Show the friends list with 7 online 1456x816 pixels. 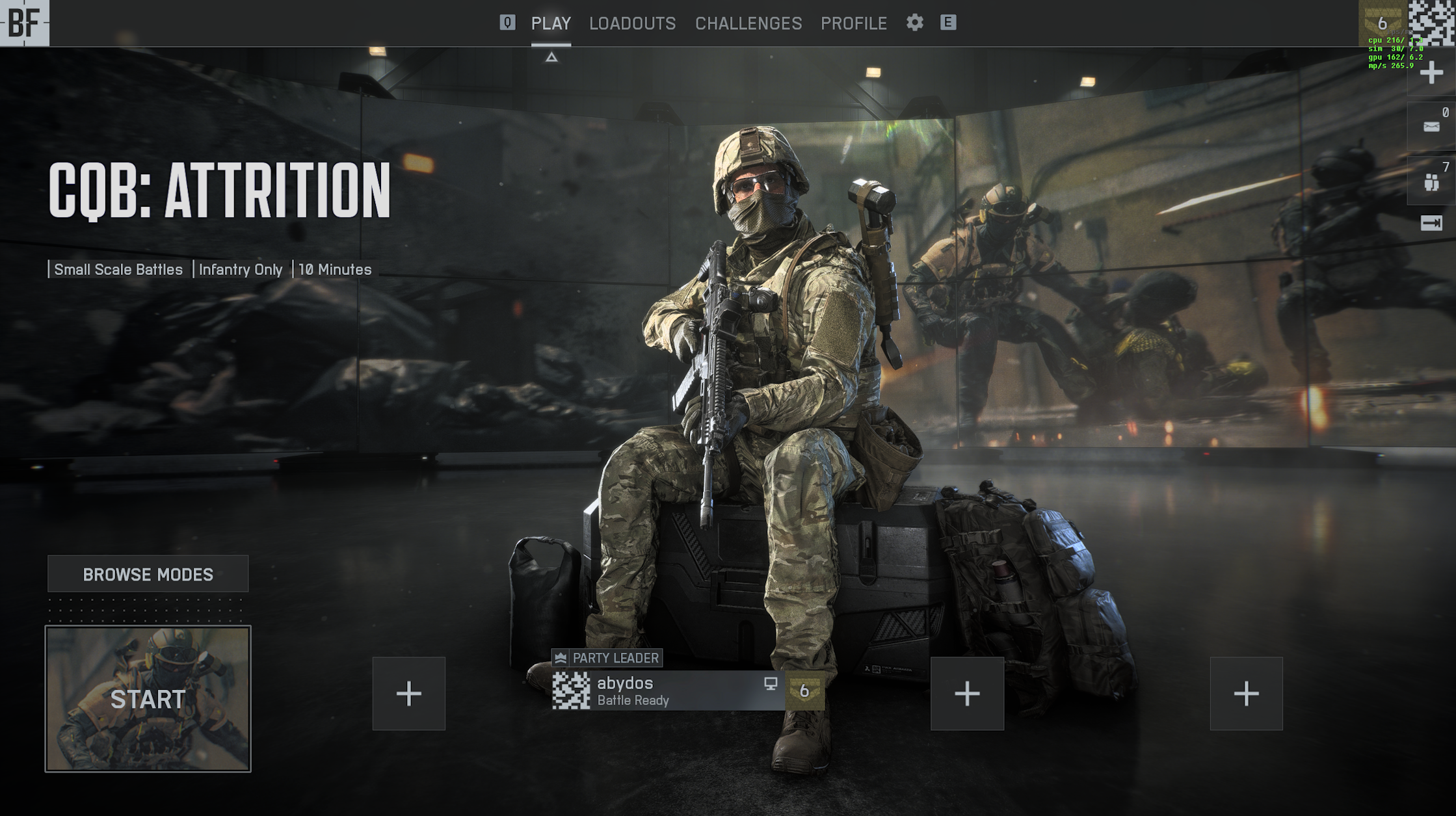click(1431, 182)
